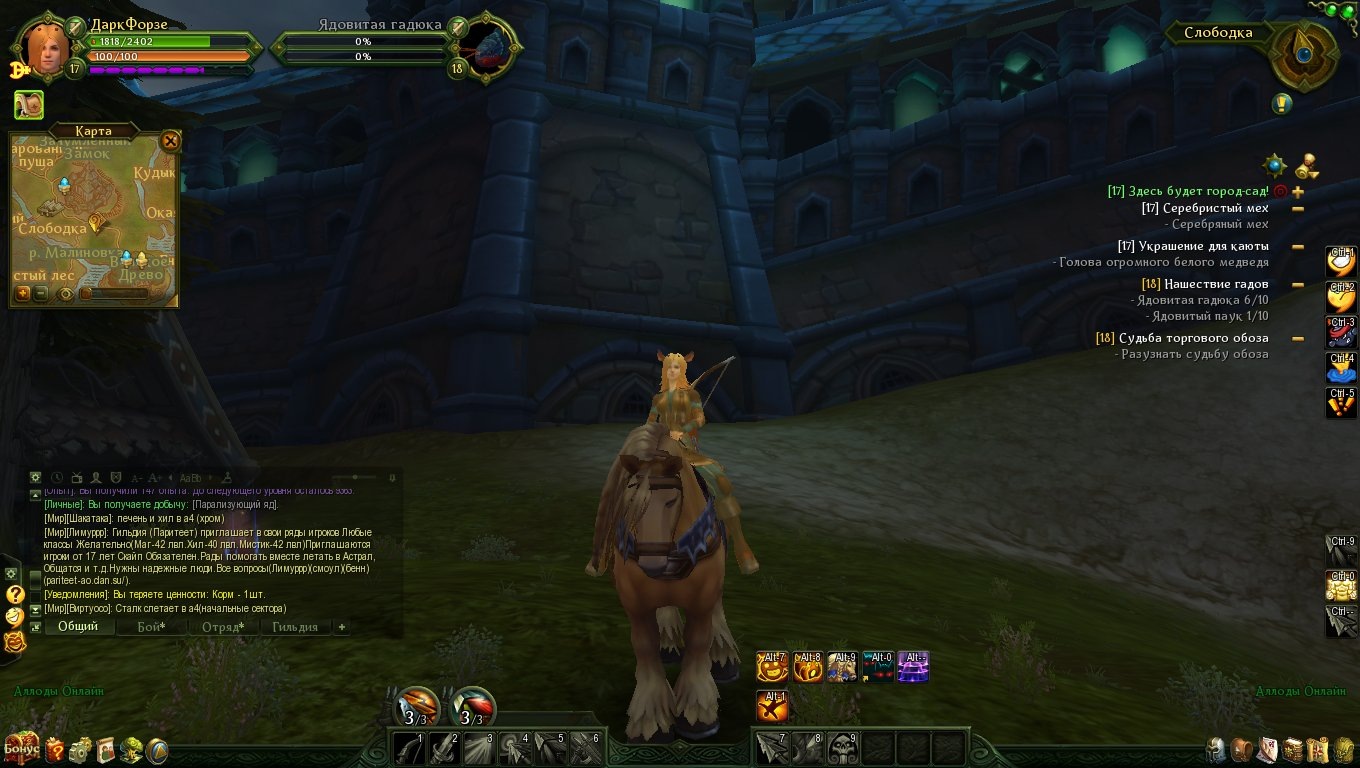Screen dimensions: 1360x768
Task: Activate the purple Alt-- ability icon
Action: click(x=913, y=667)
